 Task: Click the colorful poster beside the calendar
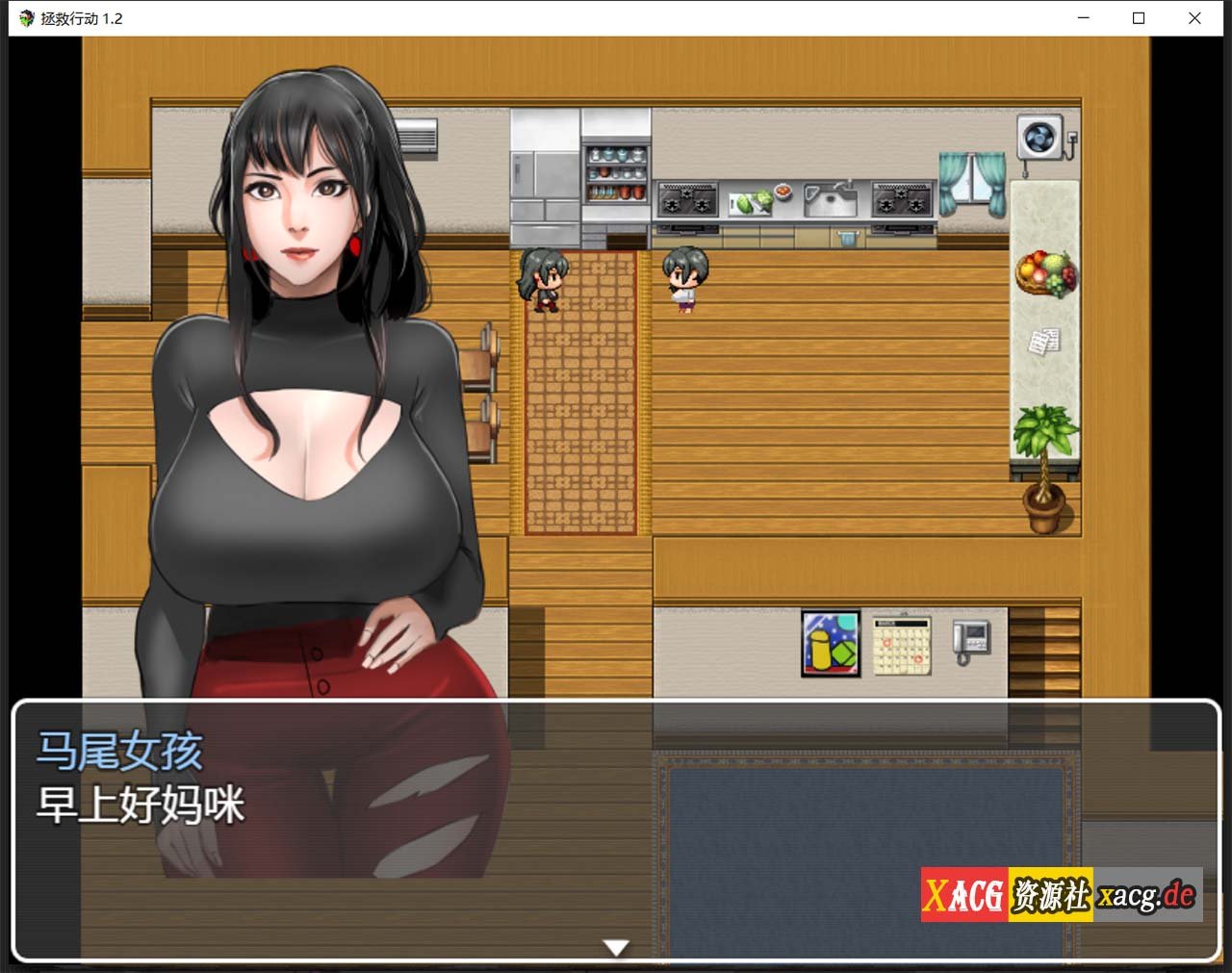pos(830,646)
